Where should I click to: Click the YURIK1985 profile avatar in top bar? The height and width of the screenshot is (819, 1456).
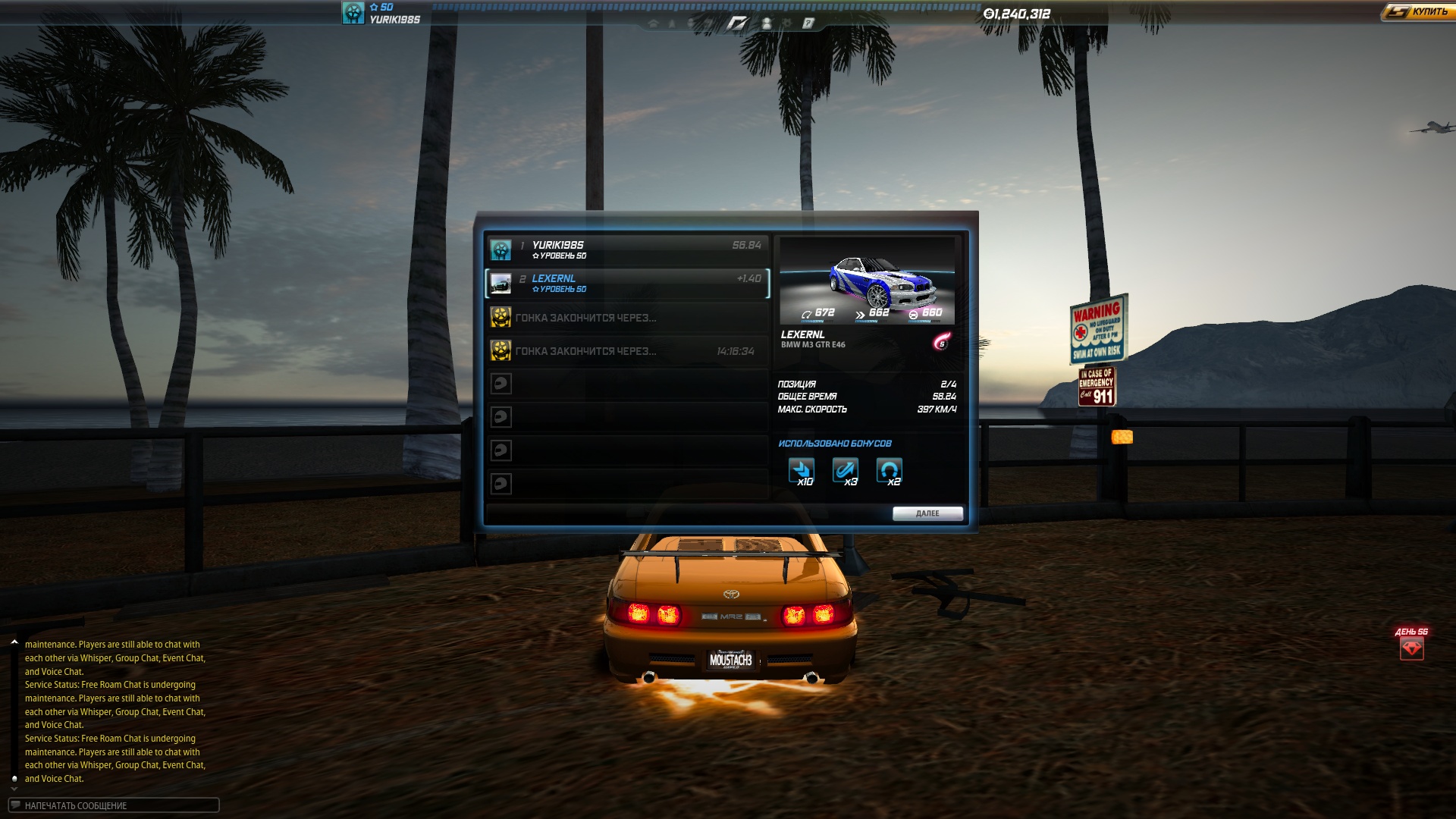pos(353,13)
